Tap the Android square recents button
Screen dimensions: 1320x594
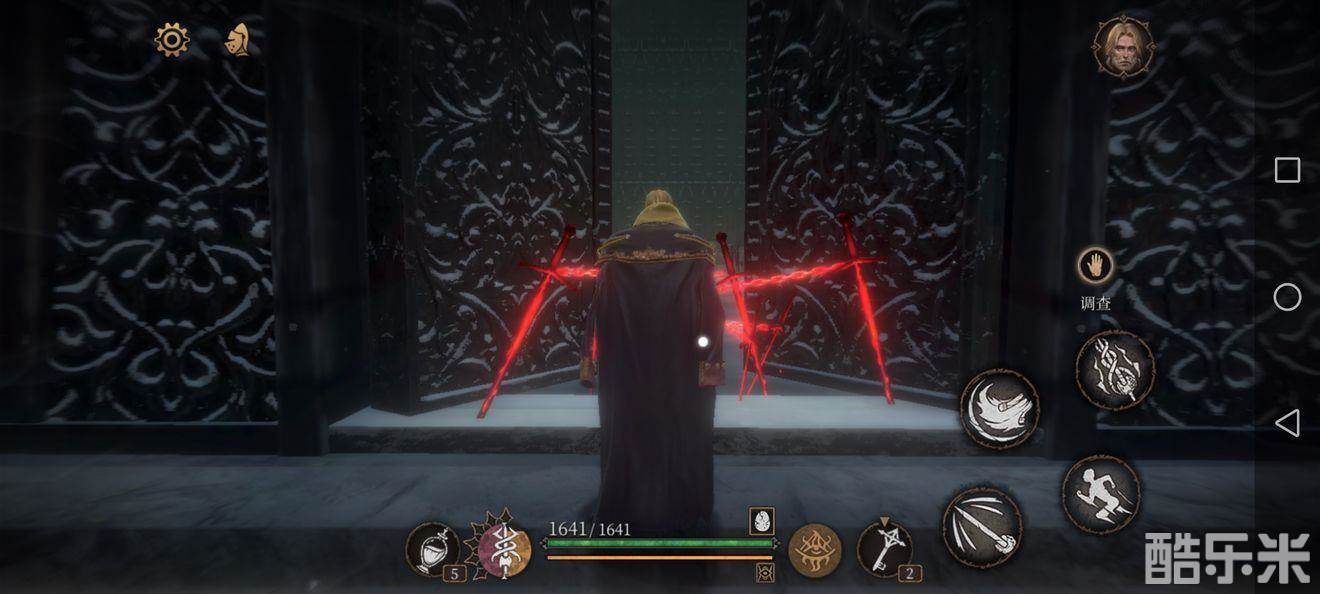[x=1287, y=170]
